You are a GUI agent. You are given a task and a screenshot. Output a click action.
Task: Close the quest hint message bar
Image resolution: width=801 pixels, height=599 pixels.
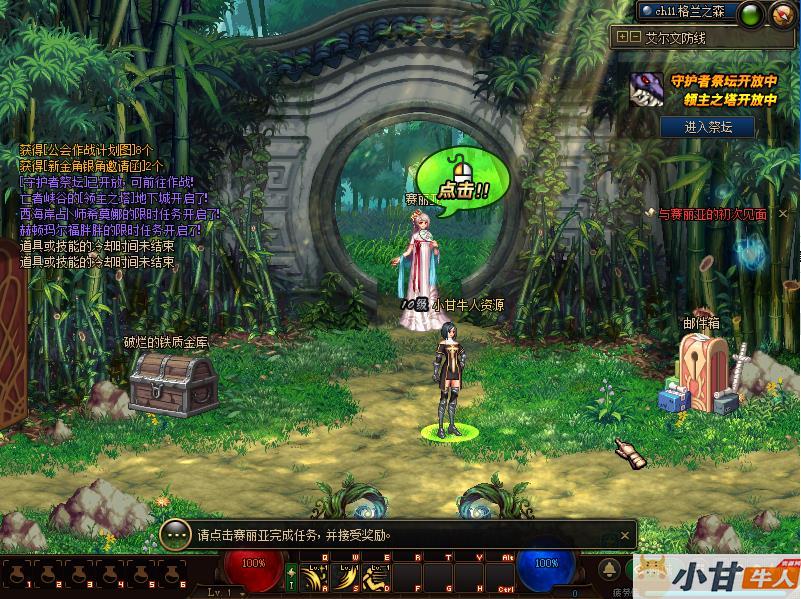pyautogui.click(x=623, y=535)
